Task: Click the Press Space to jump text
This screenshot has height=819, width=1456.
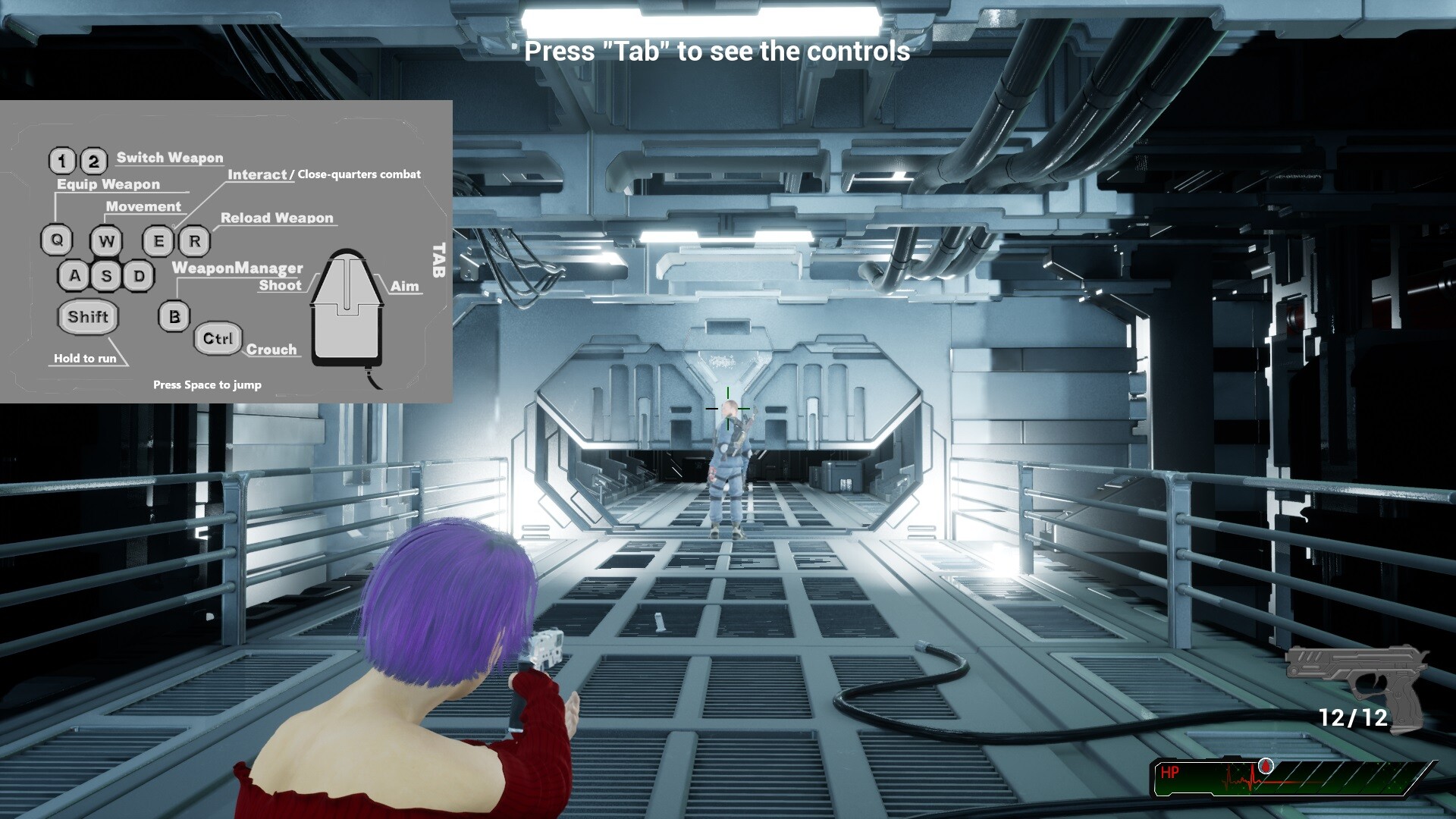Action: pyautogui.click(x=207, y=384)
